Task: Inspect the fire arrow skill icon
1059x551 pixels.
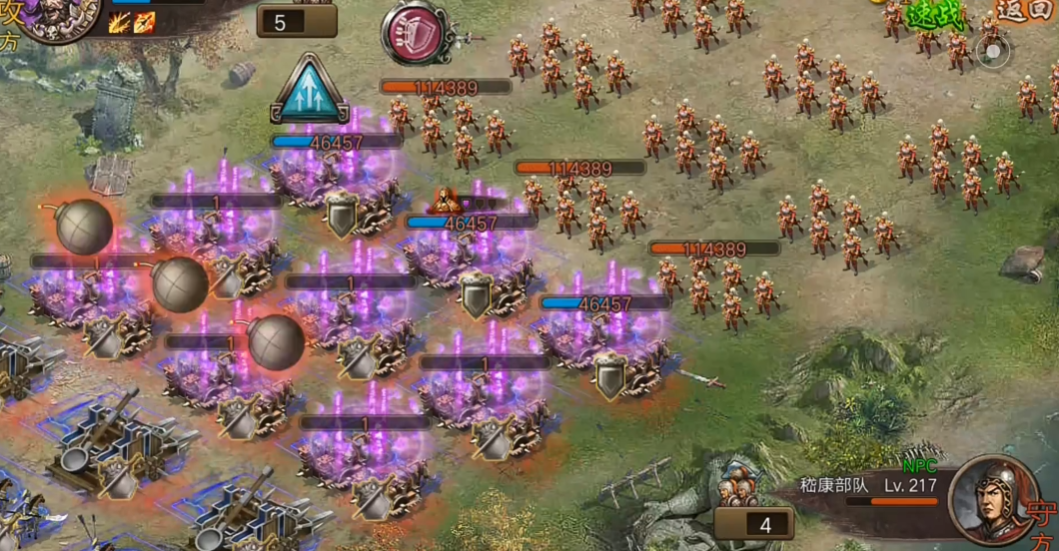Action: 145,22
